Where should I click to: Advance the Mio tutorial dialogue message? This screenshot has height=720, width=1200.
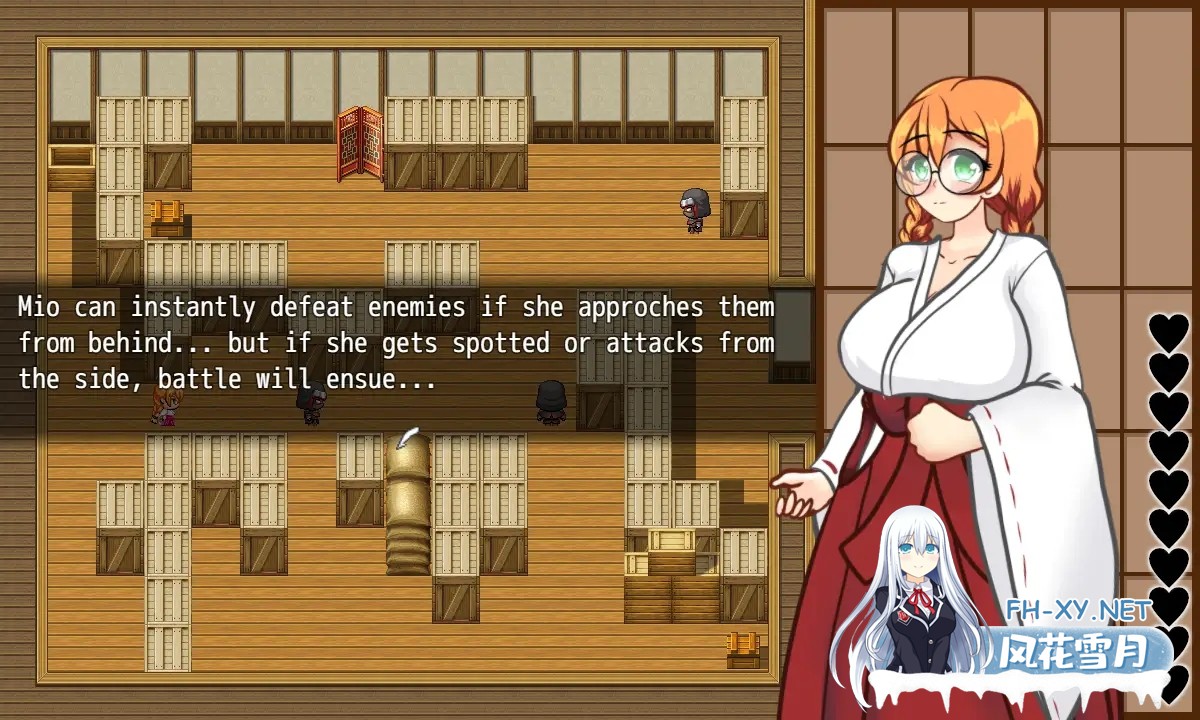pos(396,343)
